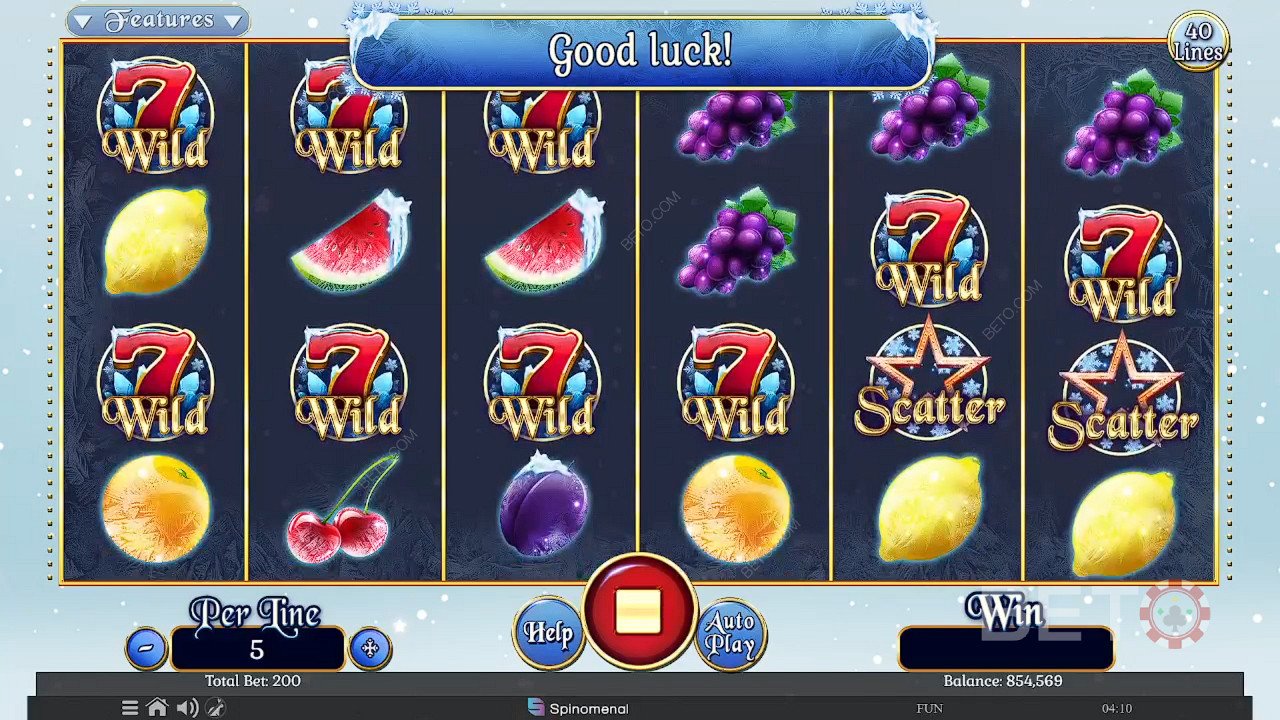Screen dimensions: 1280x720
Task: Click the Spinomenal logo
Action: click(578, 708)
